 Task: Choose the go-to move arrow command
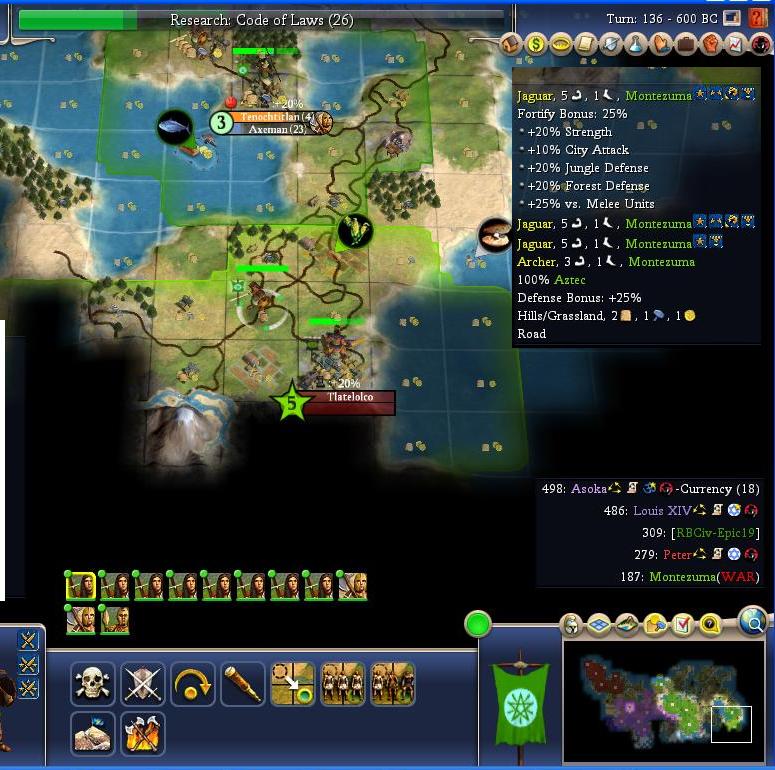pos(293,684)
